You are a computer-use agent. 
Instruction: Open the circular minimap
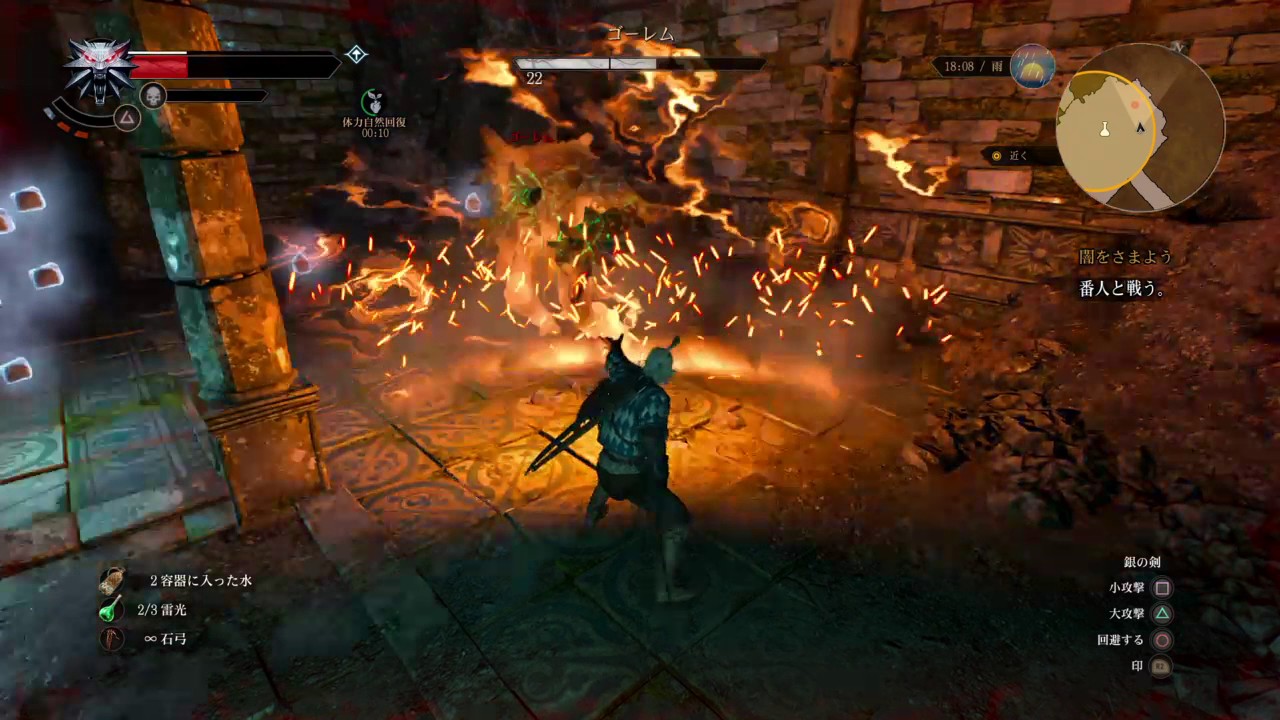point(1140,127)
